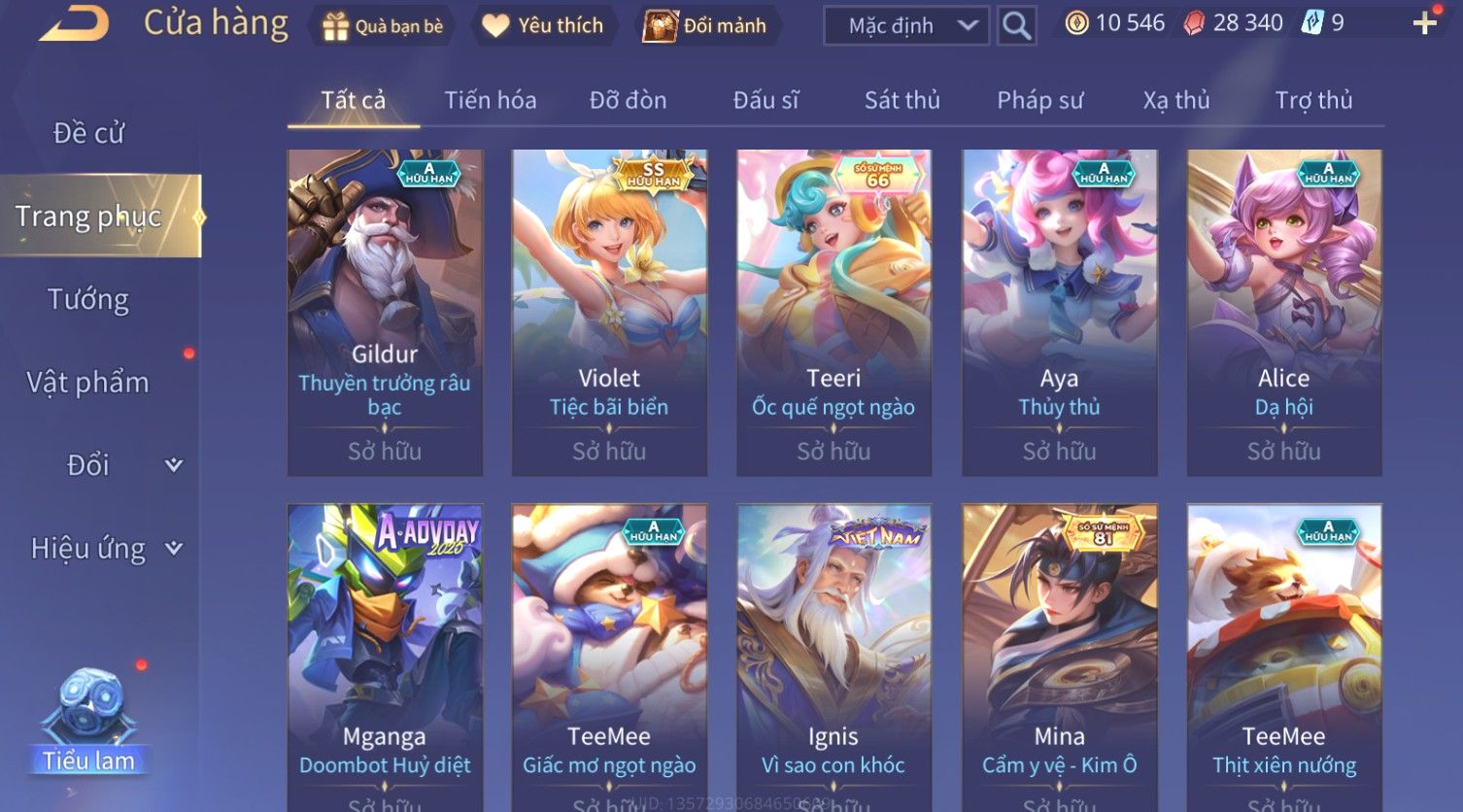Go to the Tướng shop section
1463x812 pixels.
click(x=88, y=299)
